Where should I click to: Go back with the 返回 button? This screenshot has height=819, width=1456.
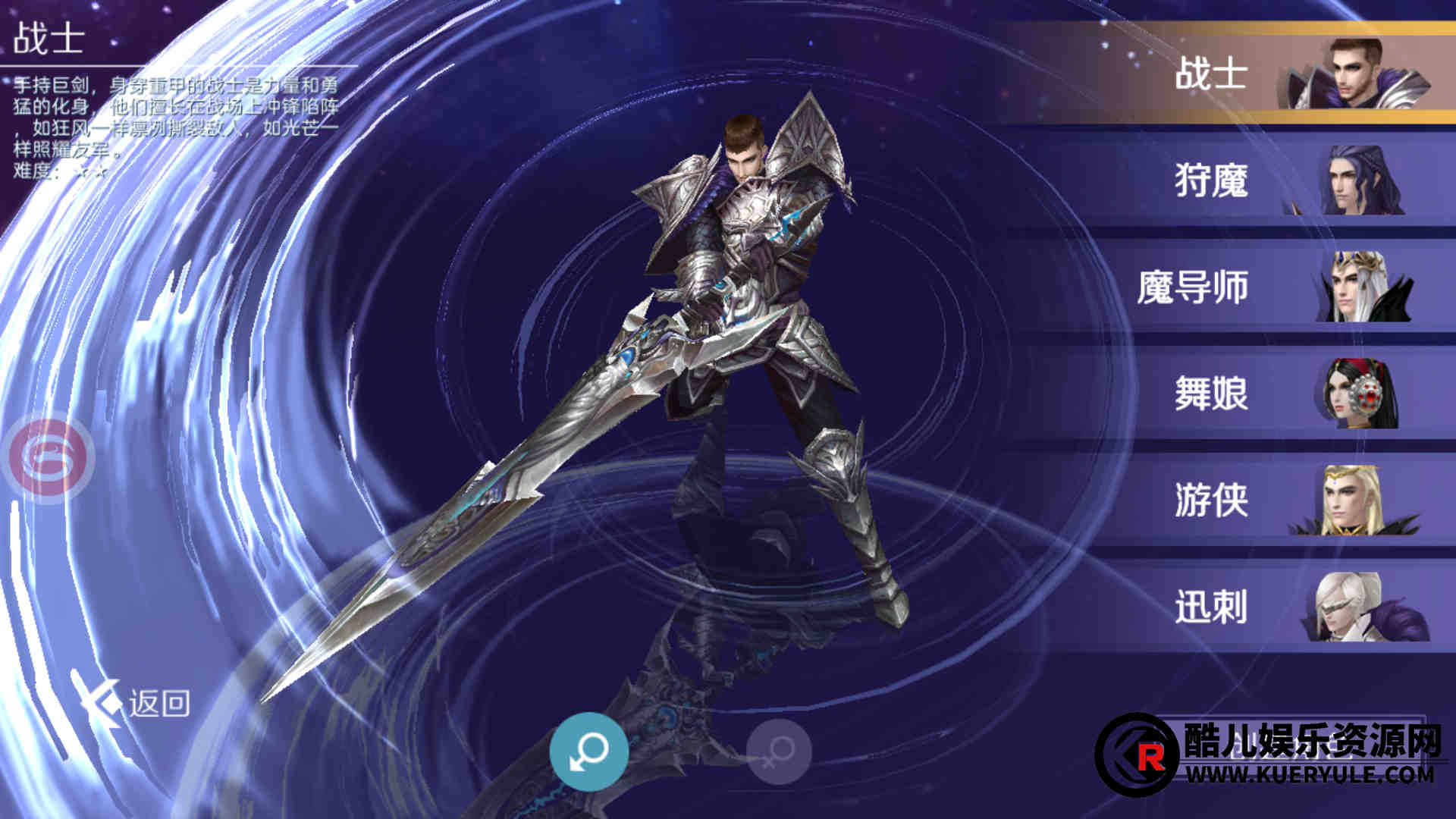(136, 703)
